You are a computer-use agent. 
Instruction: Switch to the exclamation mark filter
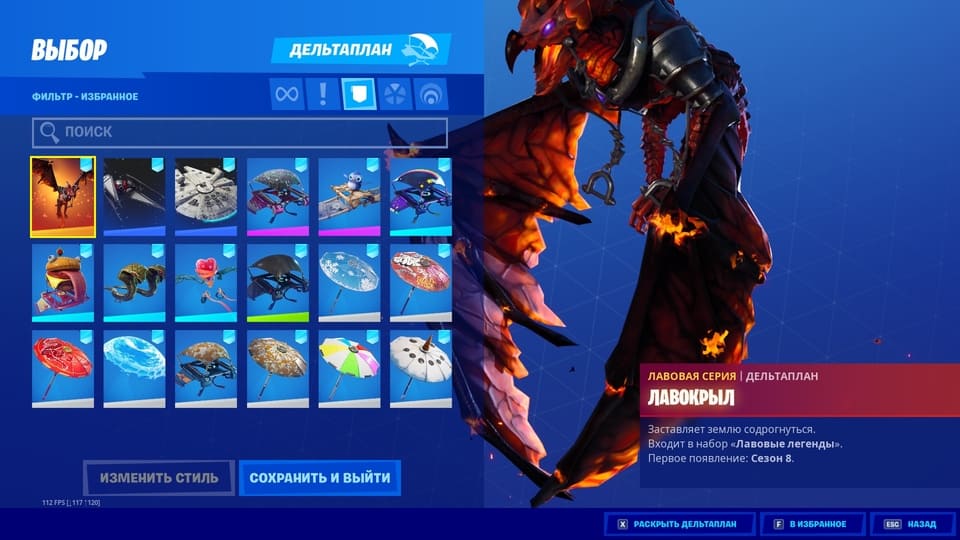(323, 94)
